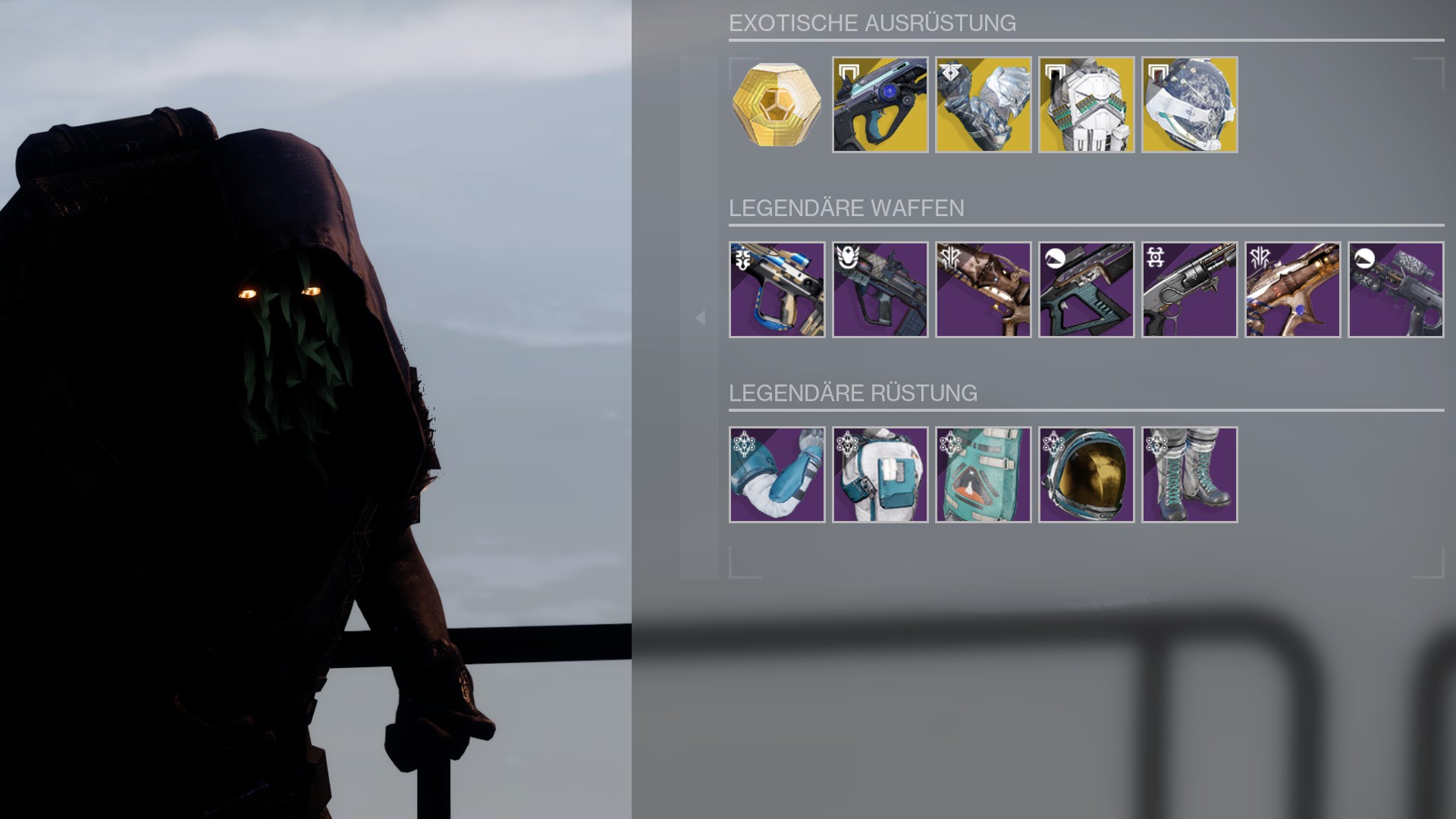Viewport: 1456px width, 819px height.
Task: Select the white and blue exotic helmet
Action: coord(1189,105)
